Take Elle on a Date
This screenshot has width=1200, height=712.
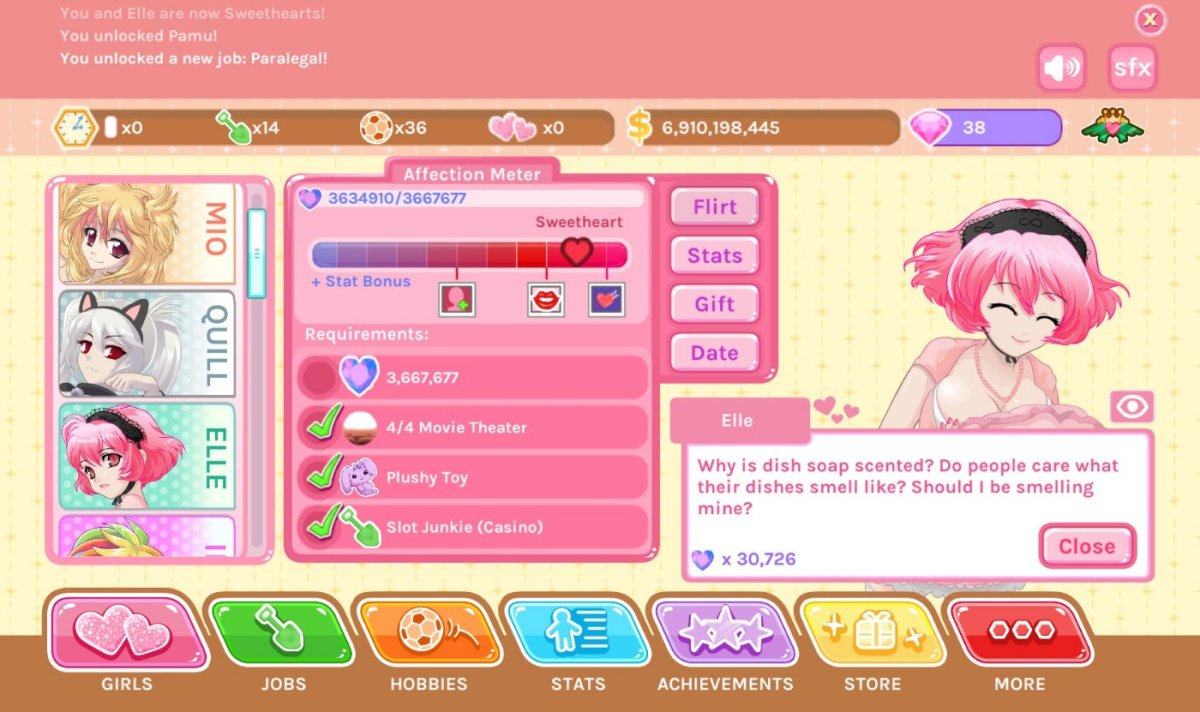pyautogui.click(x=714, y=353)
